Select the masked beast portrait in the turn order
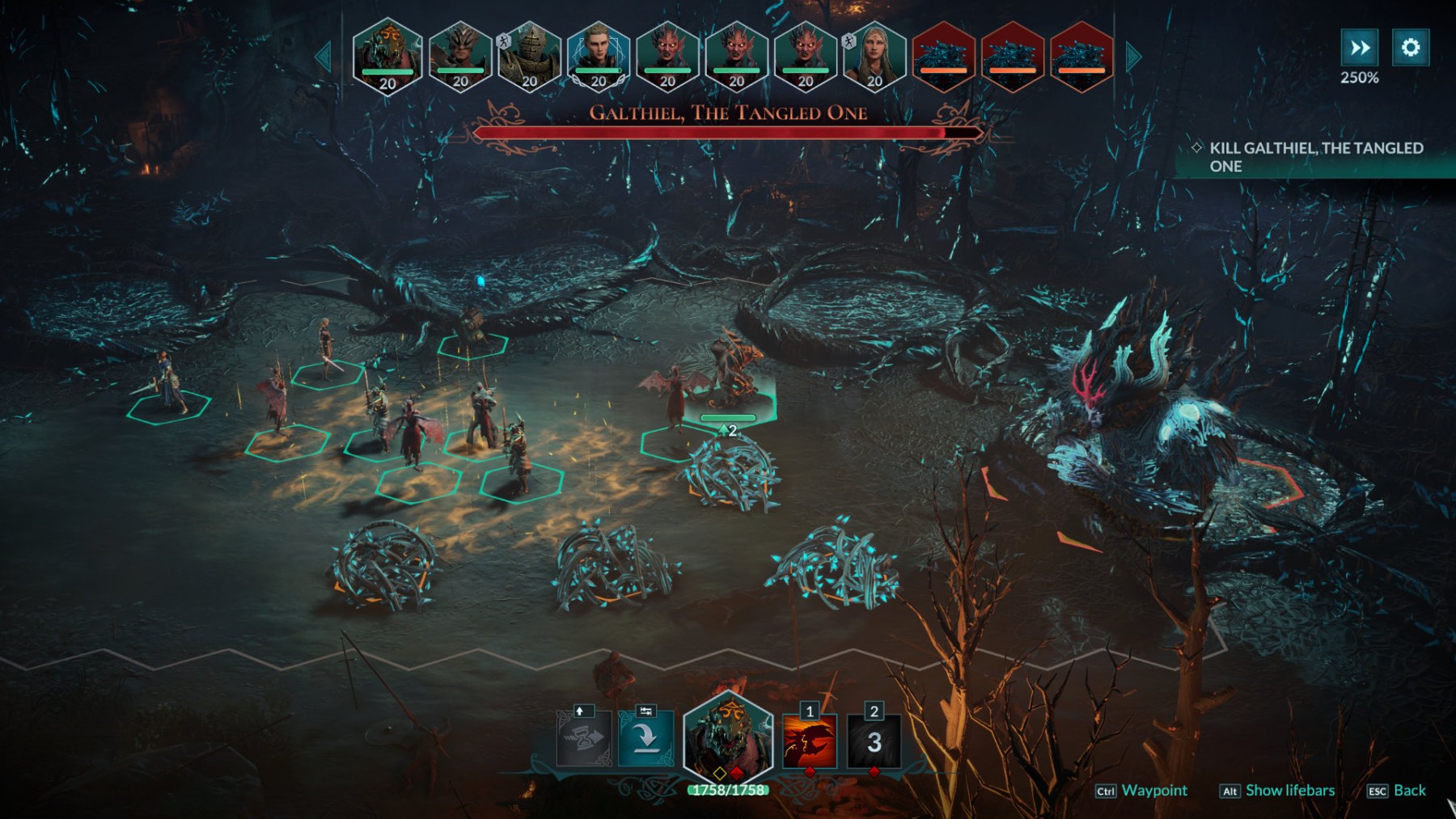This screenshot has width=1456, height=819. coord(387,55)
